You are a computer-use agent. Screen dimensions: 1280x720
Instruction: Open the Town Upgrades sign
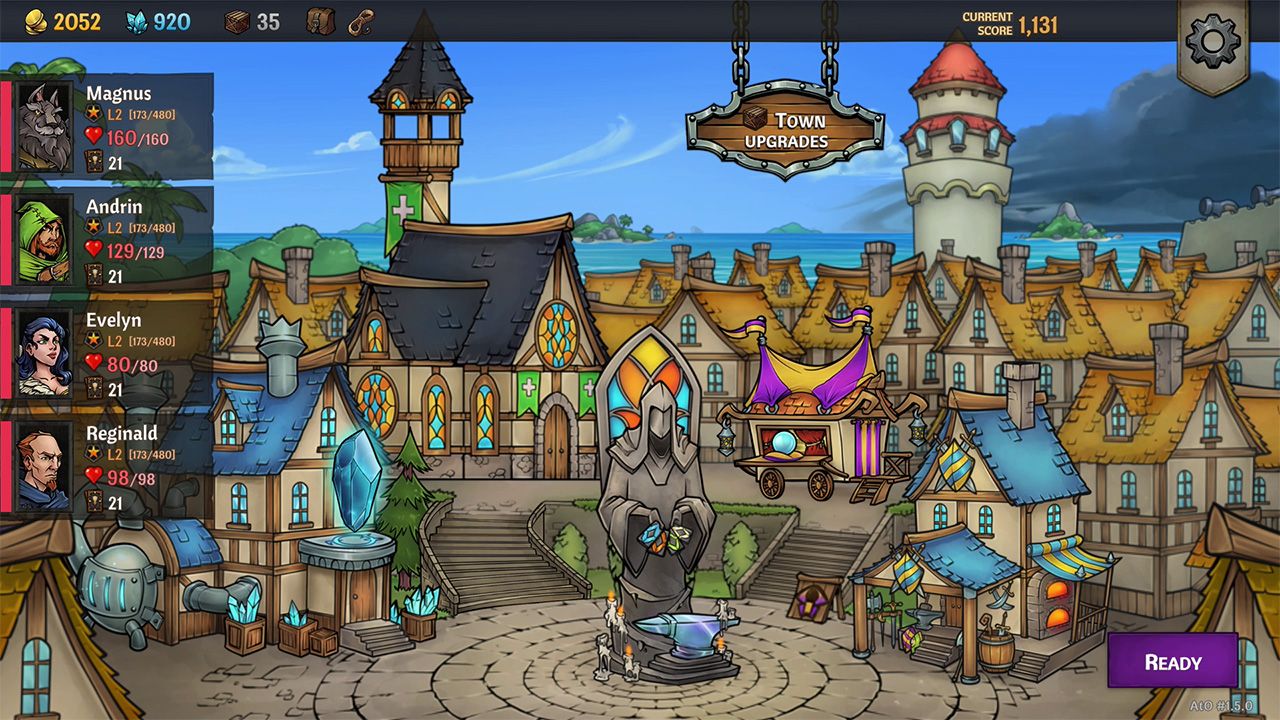point(790,128)
